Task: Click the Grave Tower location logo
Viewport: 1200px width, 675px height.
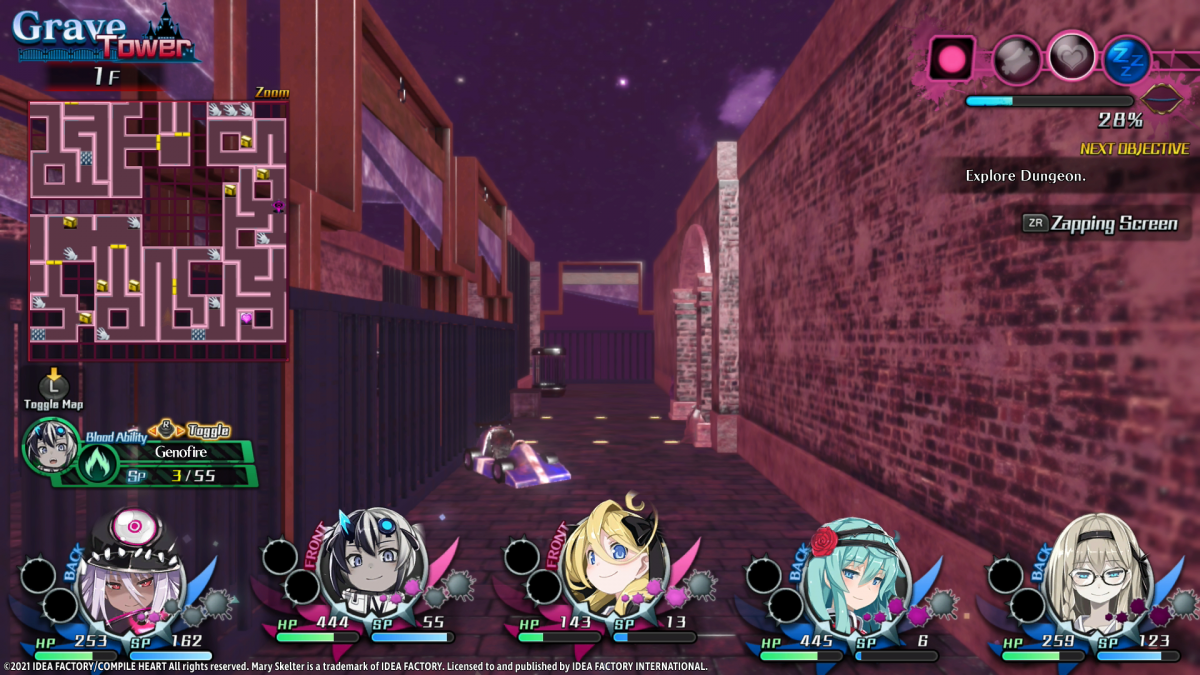Action: coord(103,35)
